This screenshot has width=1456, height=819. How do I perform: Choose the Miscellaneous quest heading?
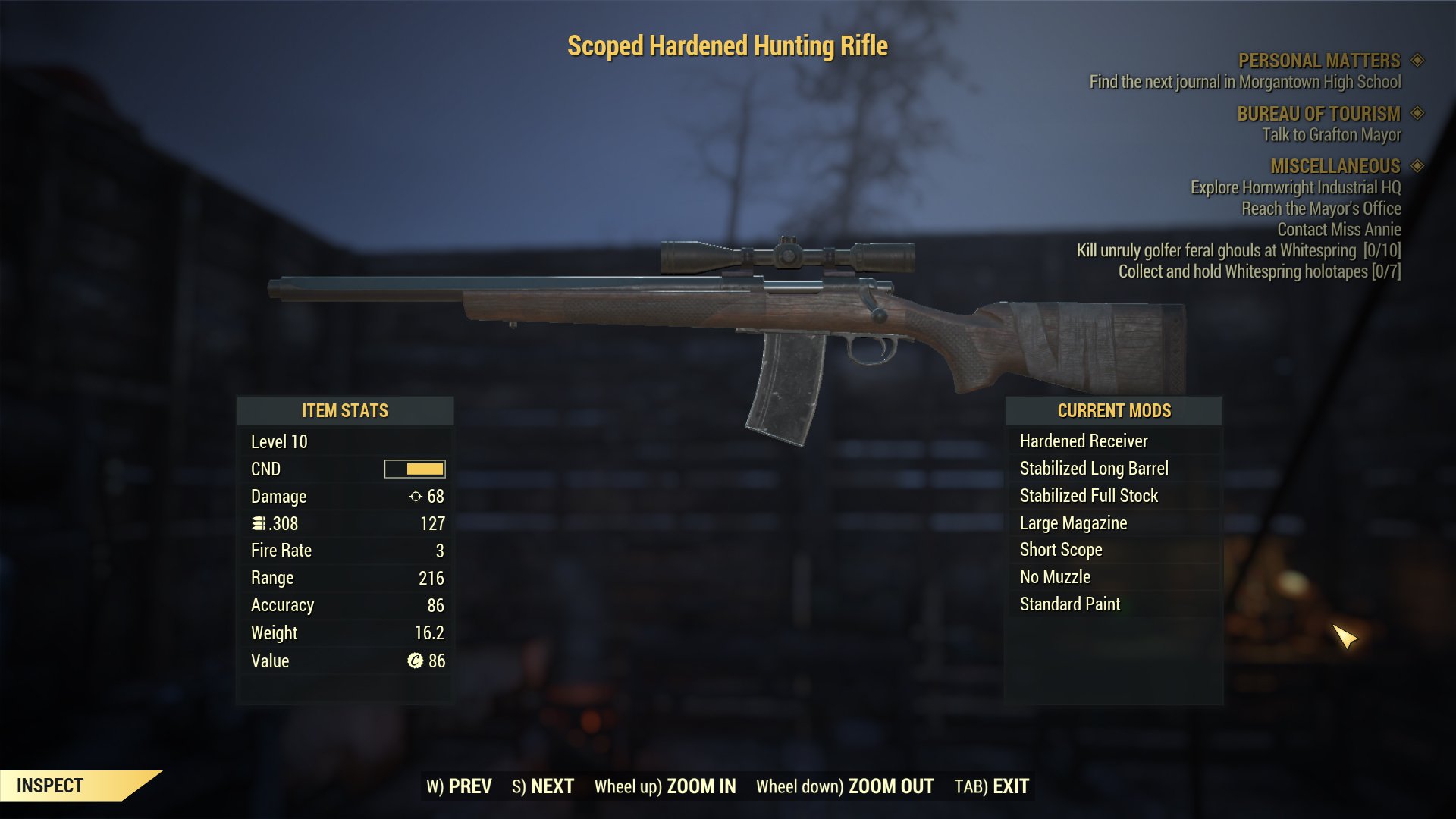pos(1335,166)
